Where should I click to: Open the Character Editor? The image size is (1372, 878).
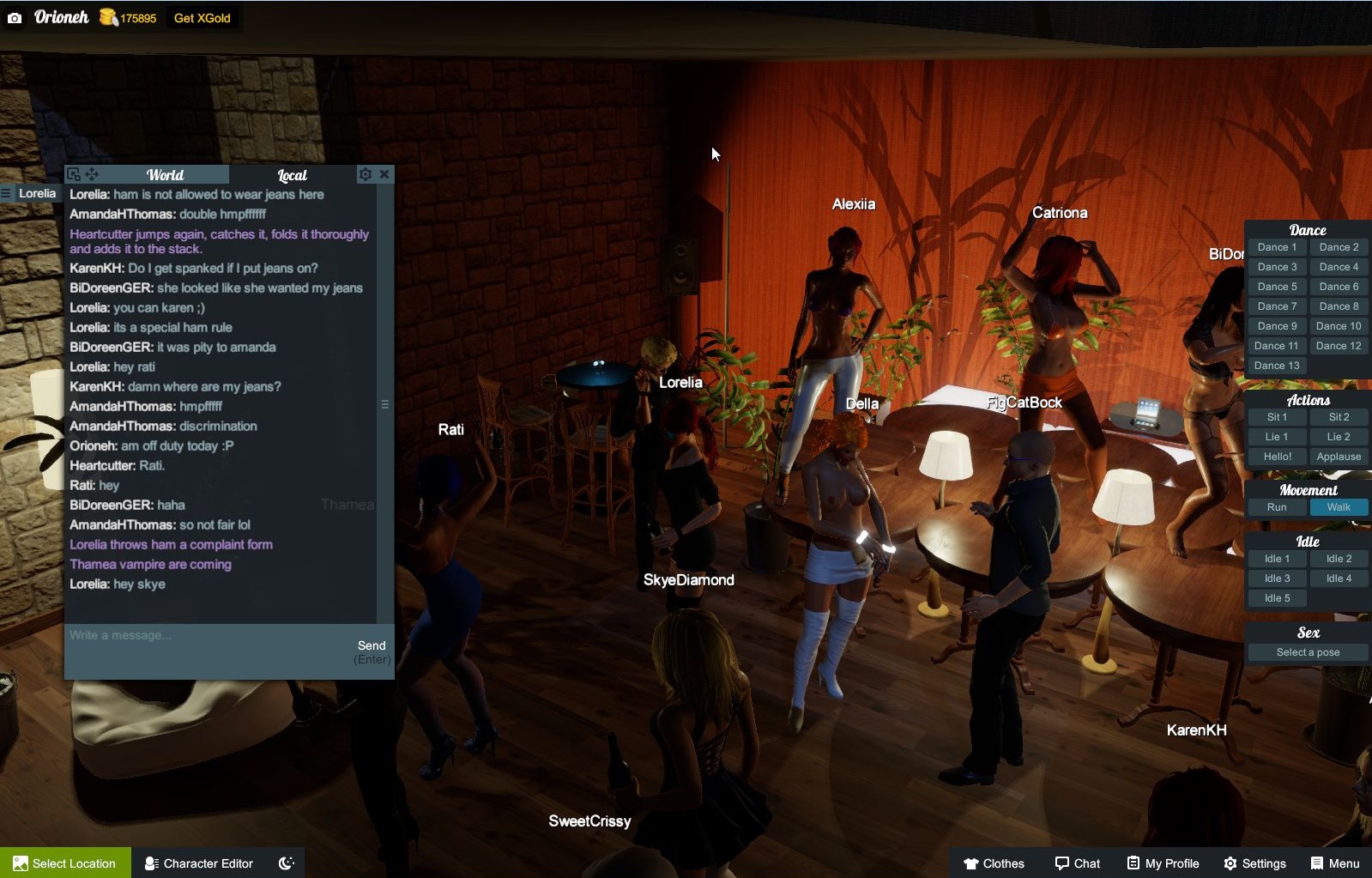point(199,863)
